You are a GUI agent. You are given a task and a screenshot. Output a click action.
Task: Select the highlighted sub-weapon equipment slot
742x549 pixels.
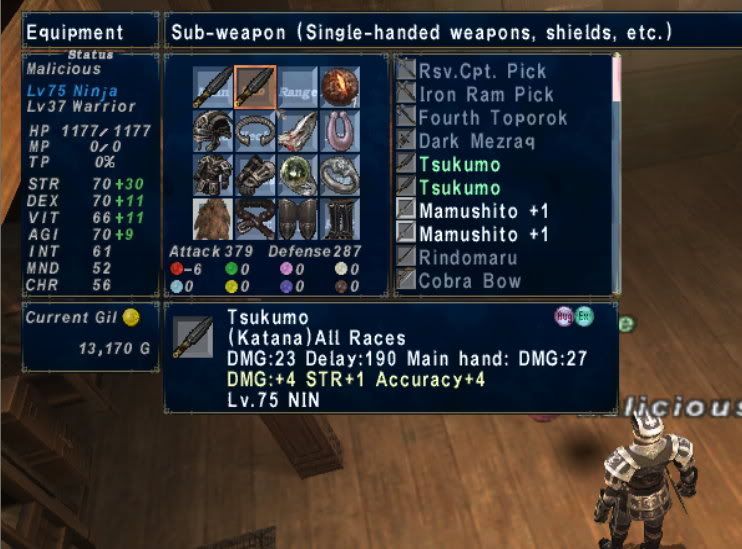coord(256,88)
